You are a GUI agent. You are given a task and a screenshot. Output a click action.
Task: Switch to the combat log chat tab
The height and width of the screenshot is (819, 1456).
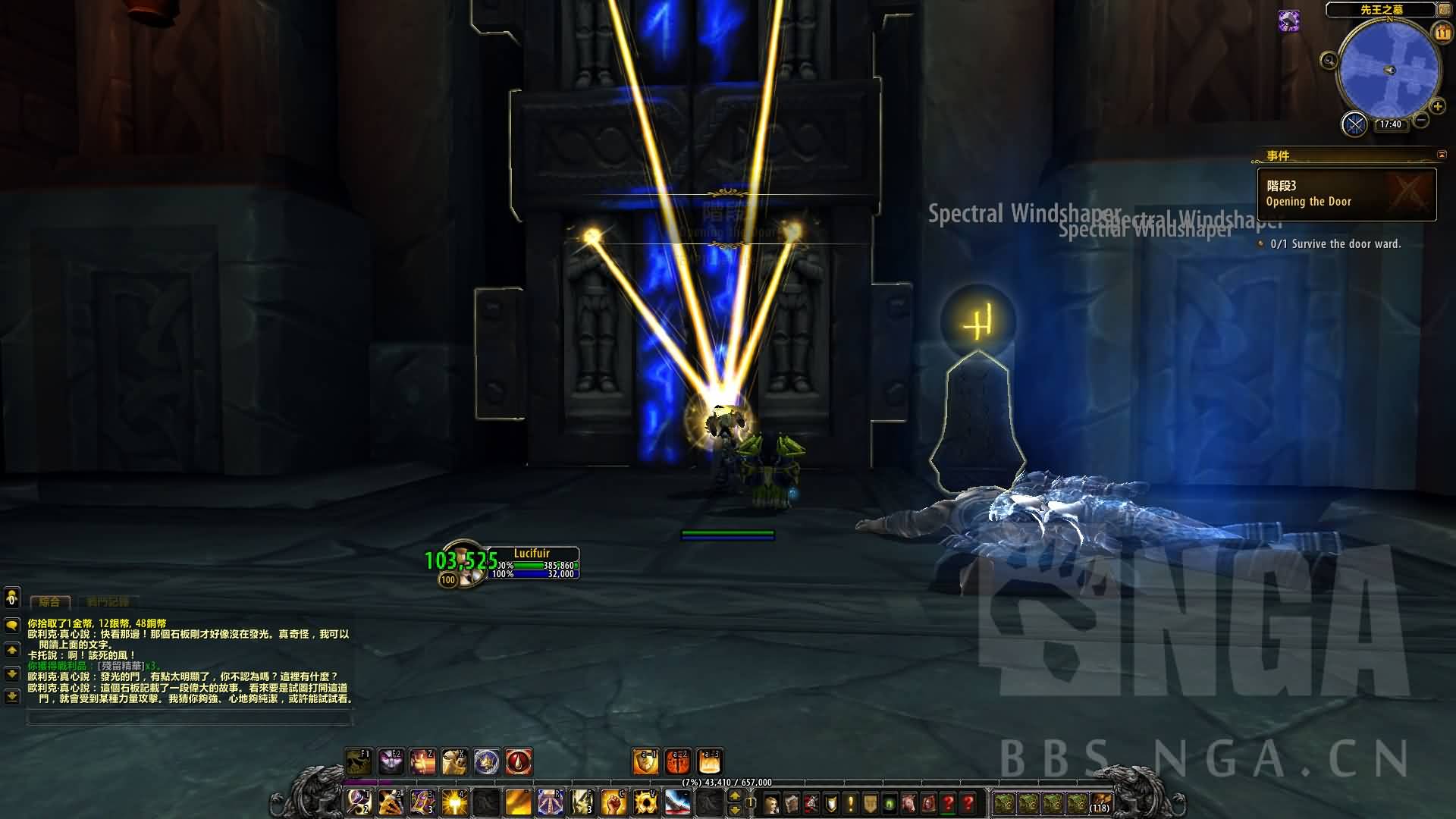coord(108,601)
